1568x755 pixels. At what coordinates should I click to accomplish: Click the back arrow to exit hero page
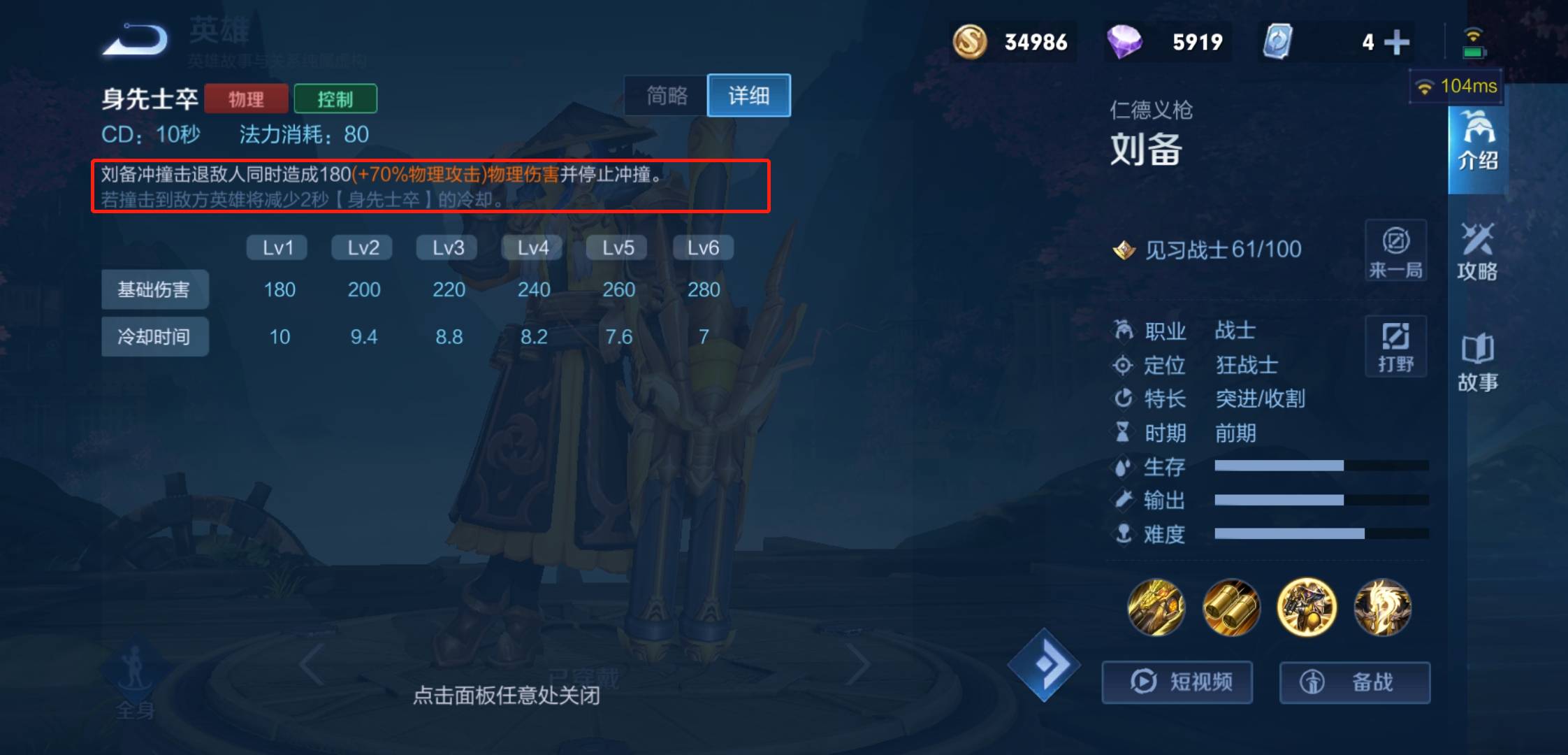coord(136,40)
